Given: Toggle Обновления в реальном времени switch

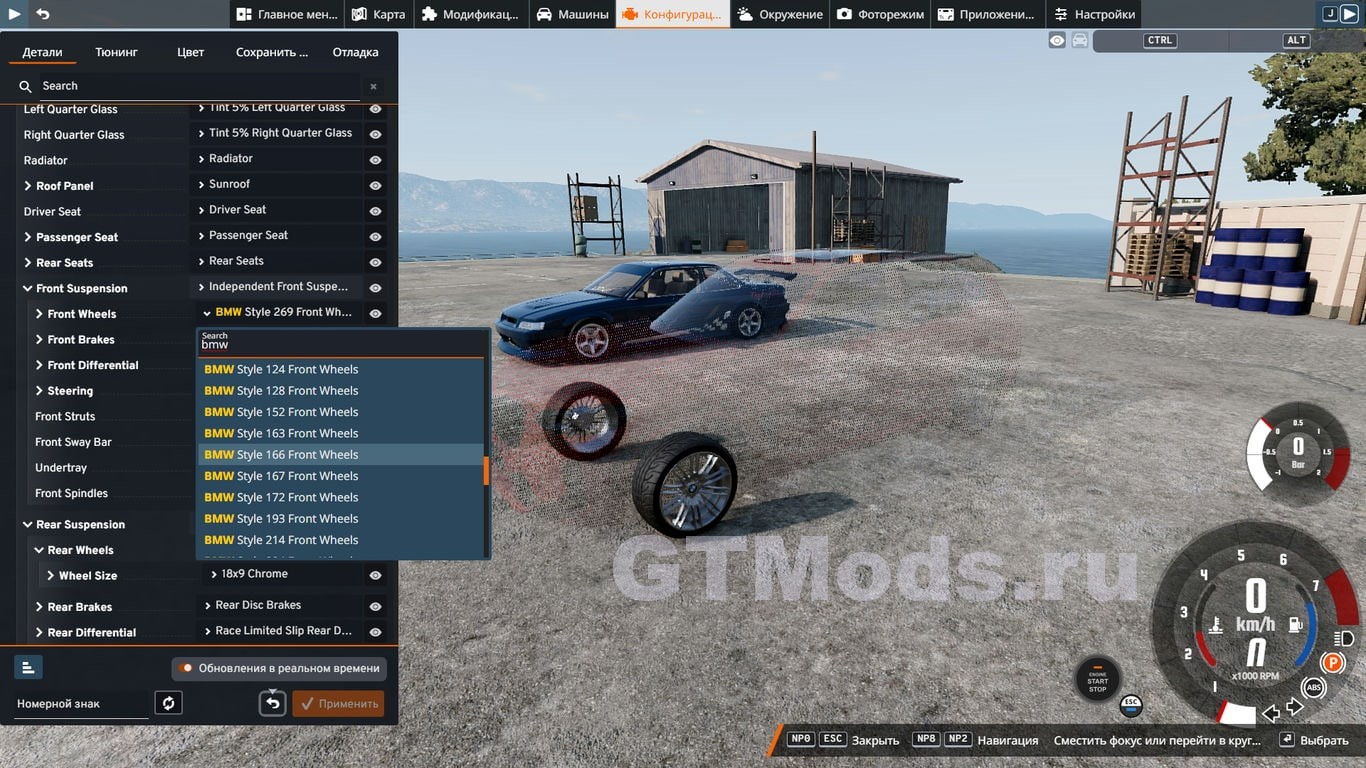Looking at the screenshot, I should [x=186, y=668].
